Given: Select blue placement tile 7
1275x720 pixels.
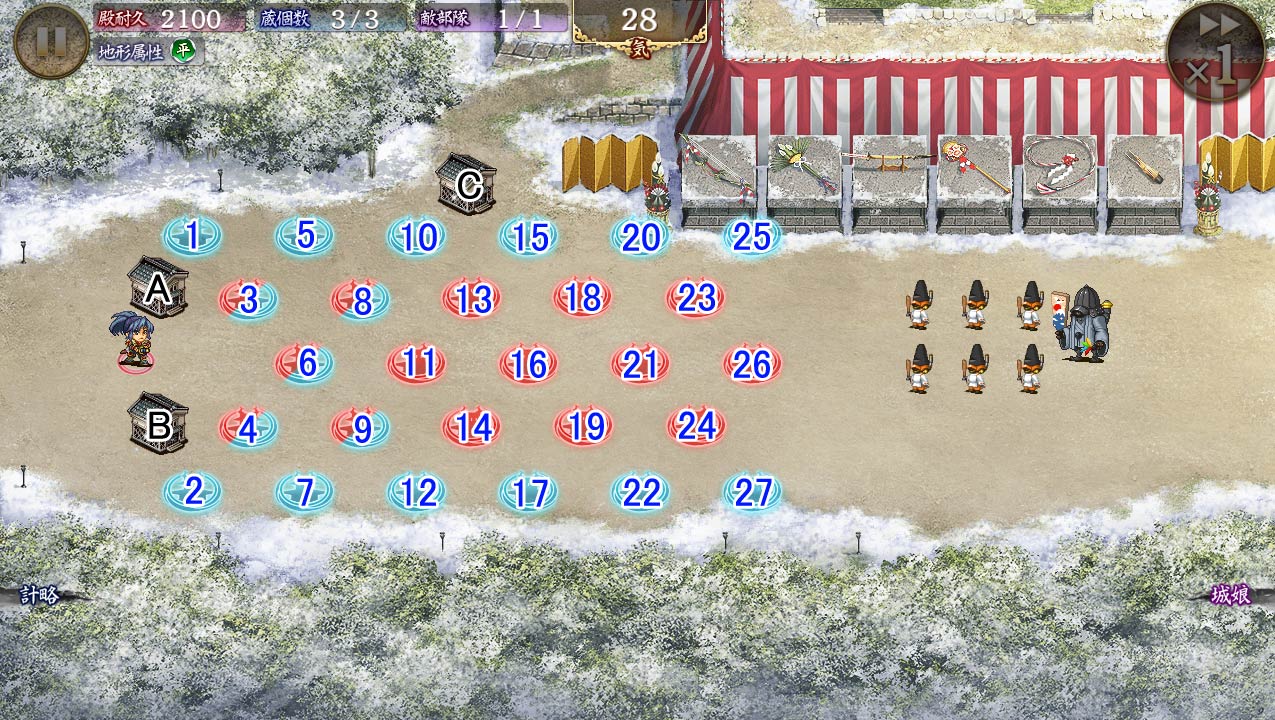Looking at the screenshot, I should 305,492.
